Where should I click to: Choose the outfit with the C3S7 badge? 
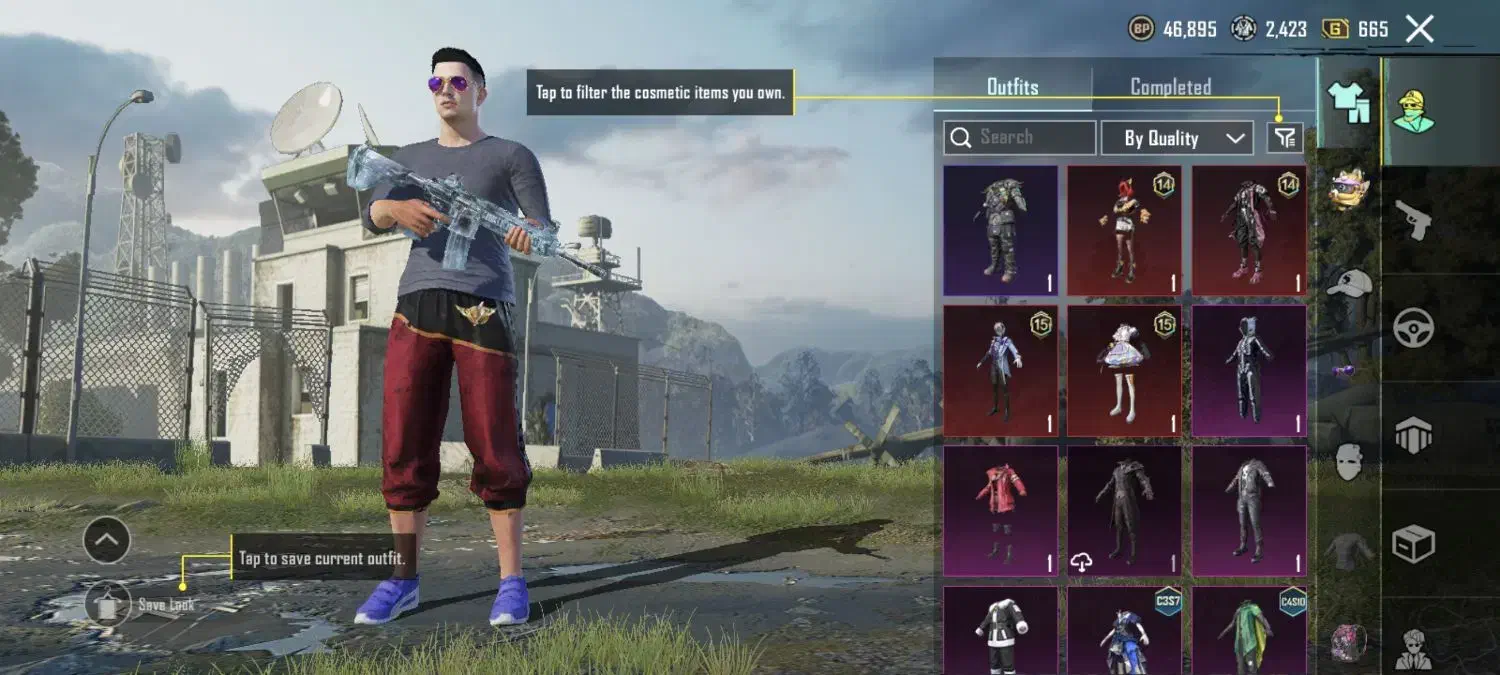pyautogui.click(x=1125, y=630)
